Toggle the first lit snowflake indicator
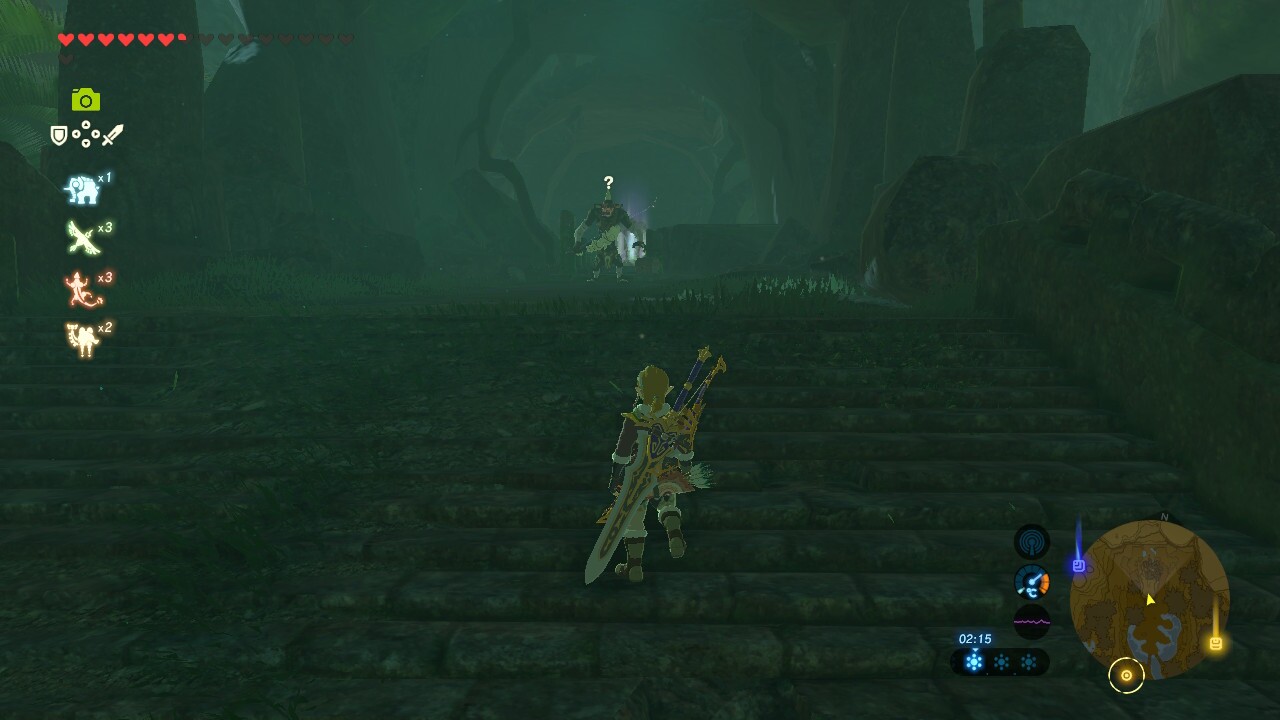 (x=976, y=661)
